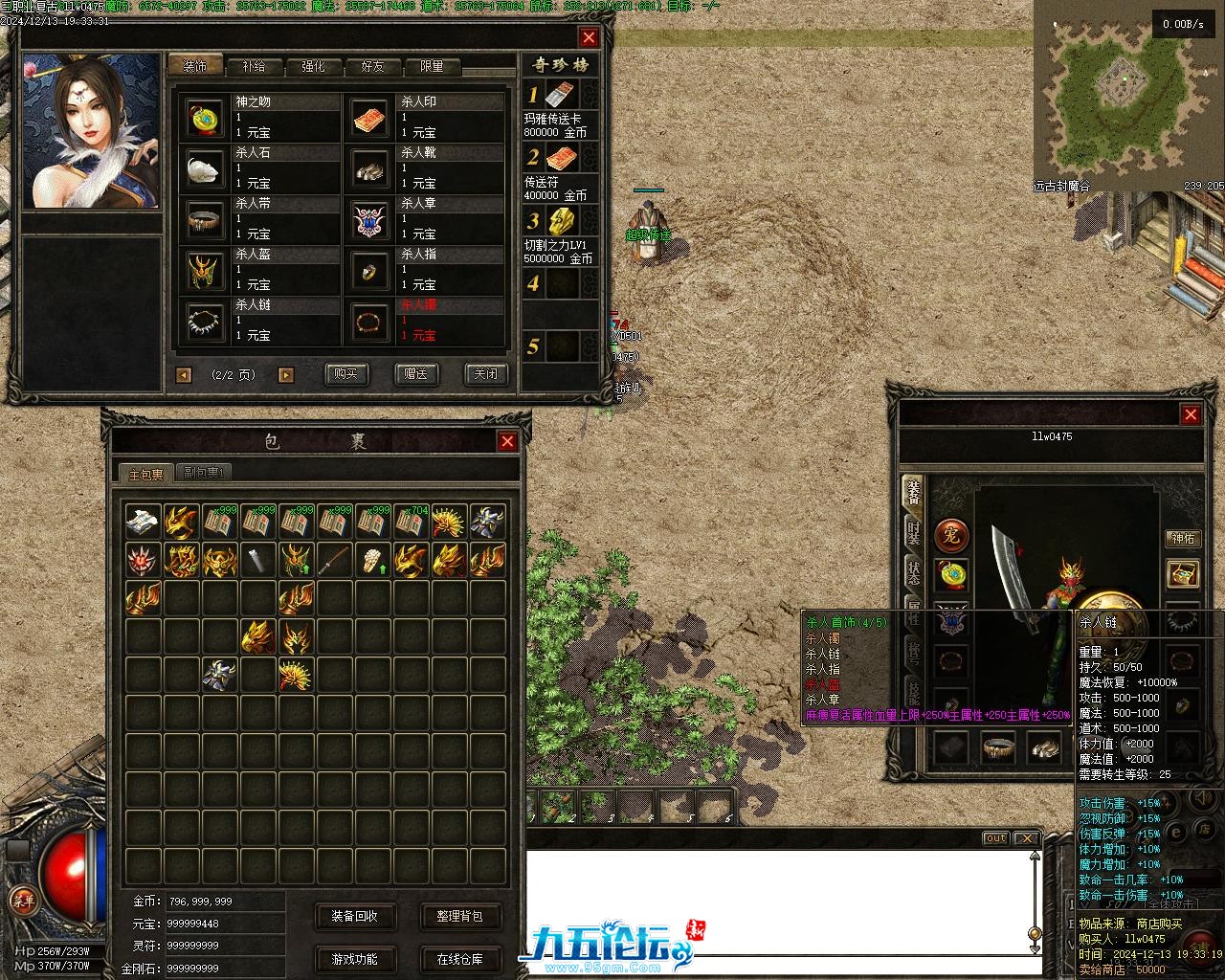Viewport: 1225px width, 980px height.
Task: Open the 游戏功能 menu
Action: [x=354, y=959]
